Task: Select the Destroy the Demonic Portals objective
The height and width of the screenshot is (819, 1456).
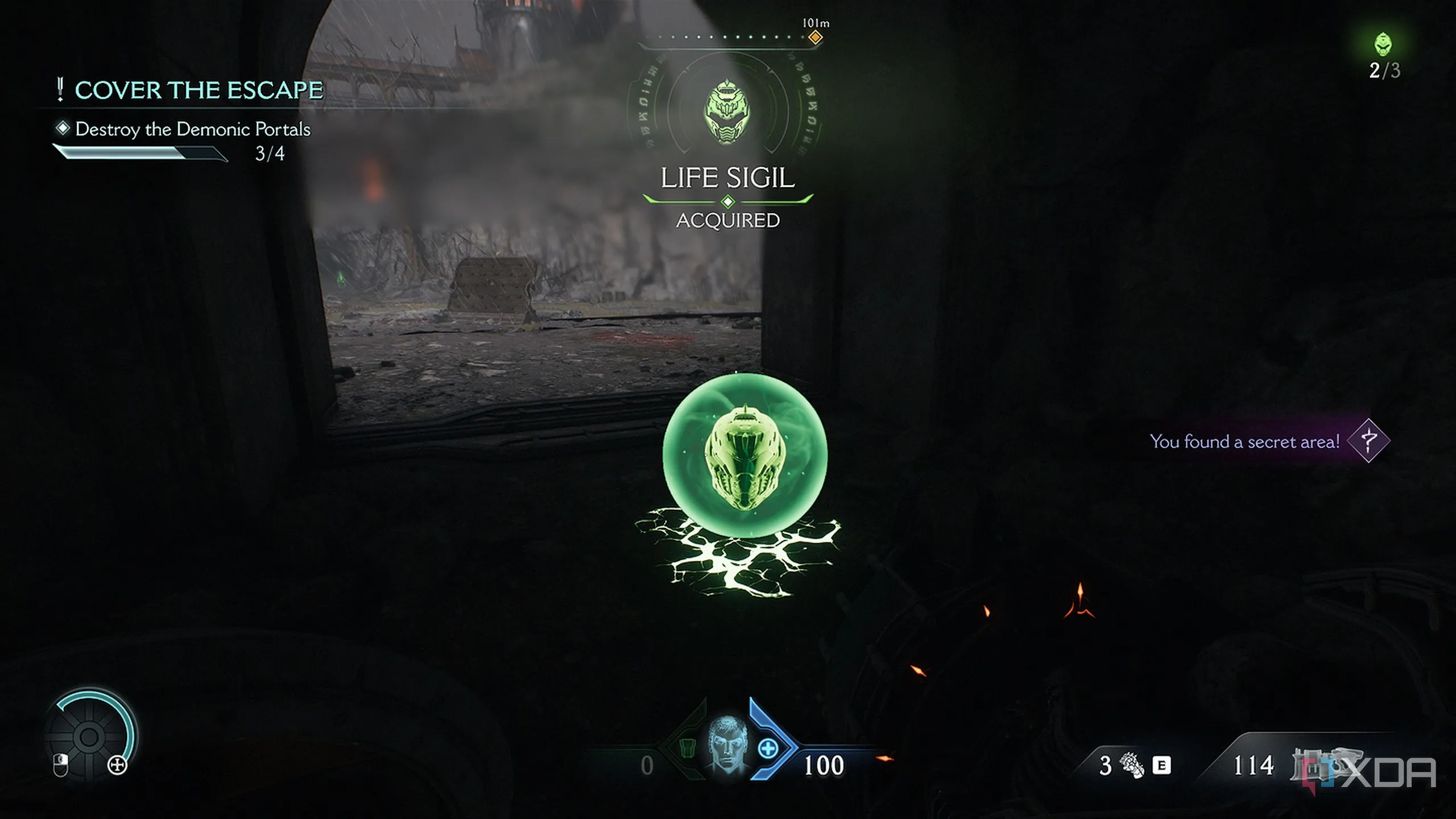Action: (x=192, y=130)
